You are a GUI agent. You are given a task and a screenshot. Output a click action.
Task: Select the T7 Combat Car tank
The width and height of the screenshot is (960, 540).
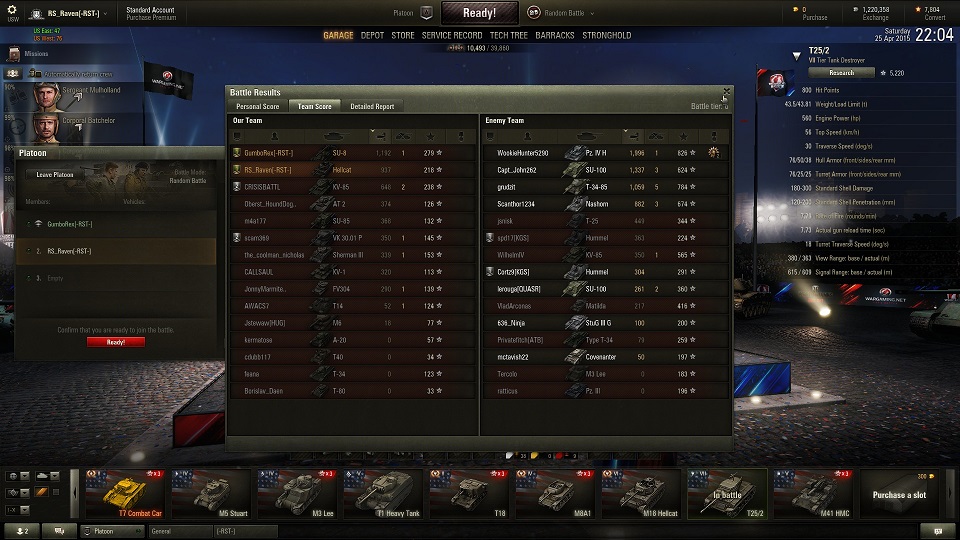(125, 494)
